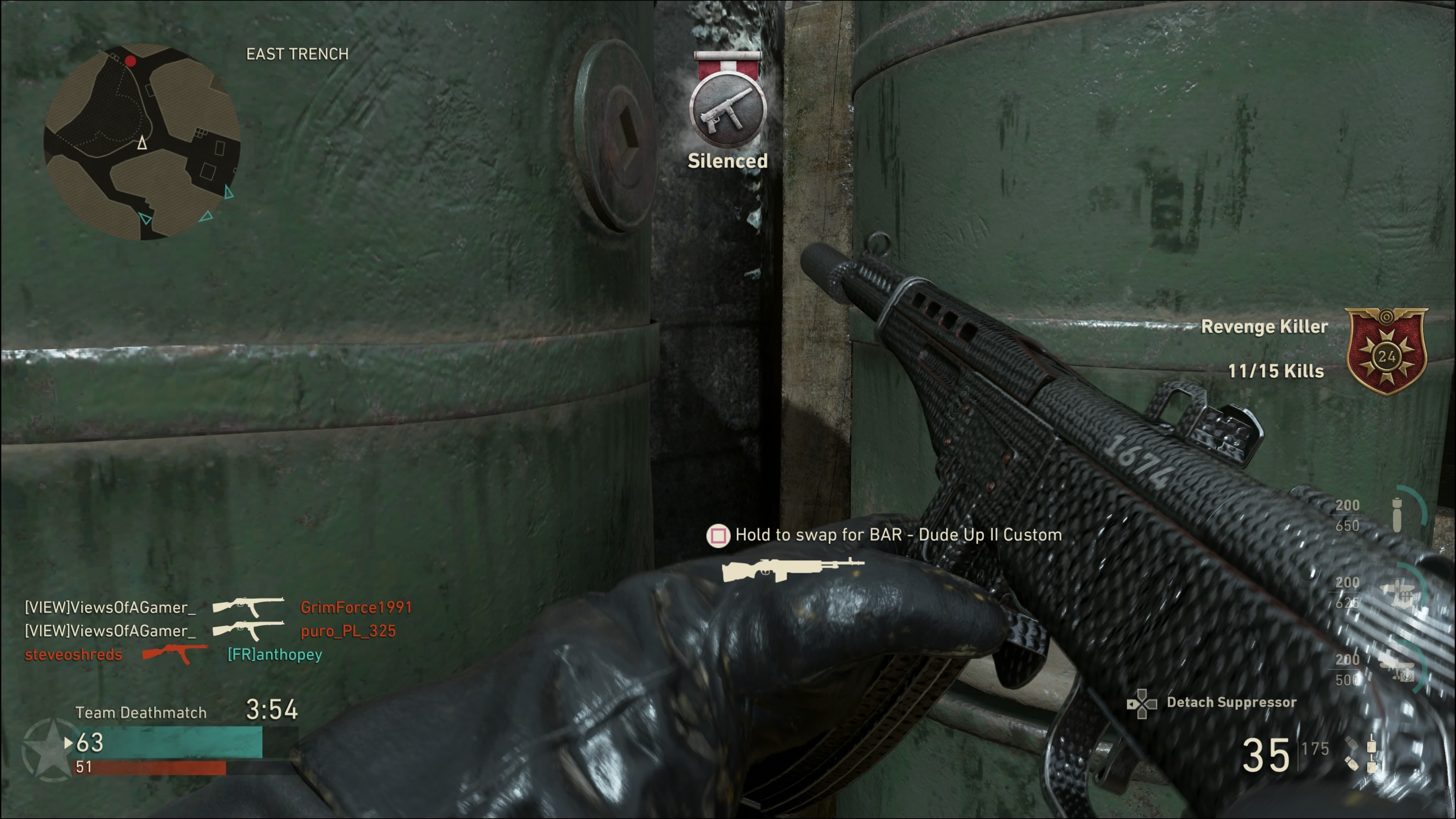Image resolution: width=1456 pixels, height=819 pixels.
Task: Pick the steveoshreds kill feed entry
Action: pyautogui.click(x=74, y=655)
